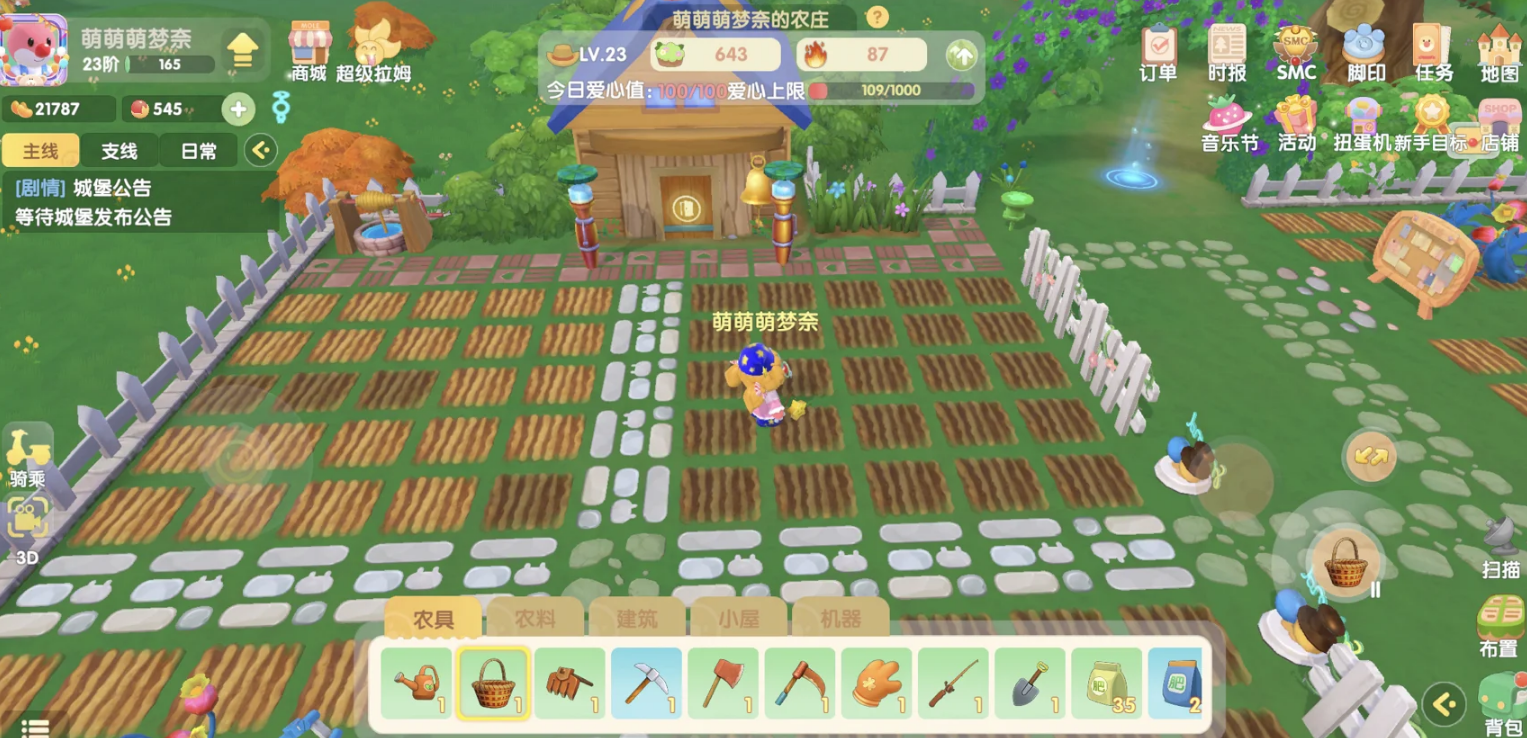Pick the shovel from the hotbar
Viewport: 1527px width, 738px height.
click(x=1030, y=684)
